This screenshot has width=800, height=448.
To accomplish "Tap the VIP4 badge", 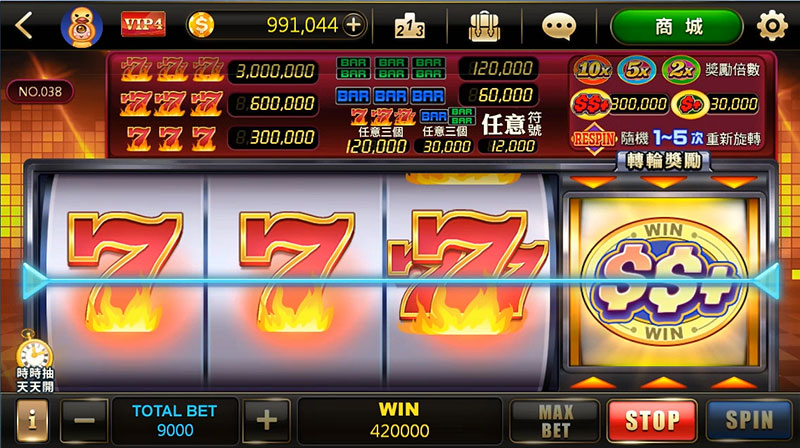I will coord(143,25).
